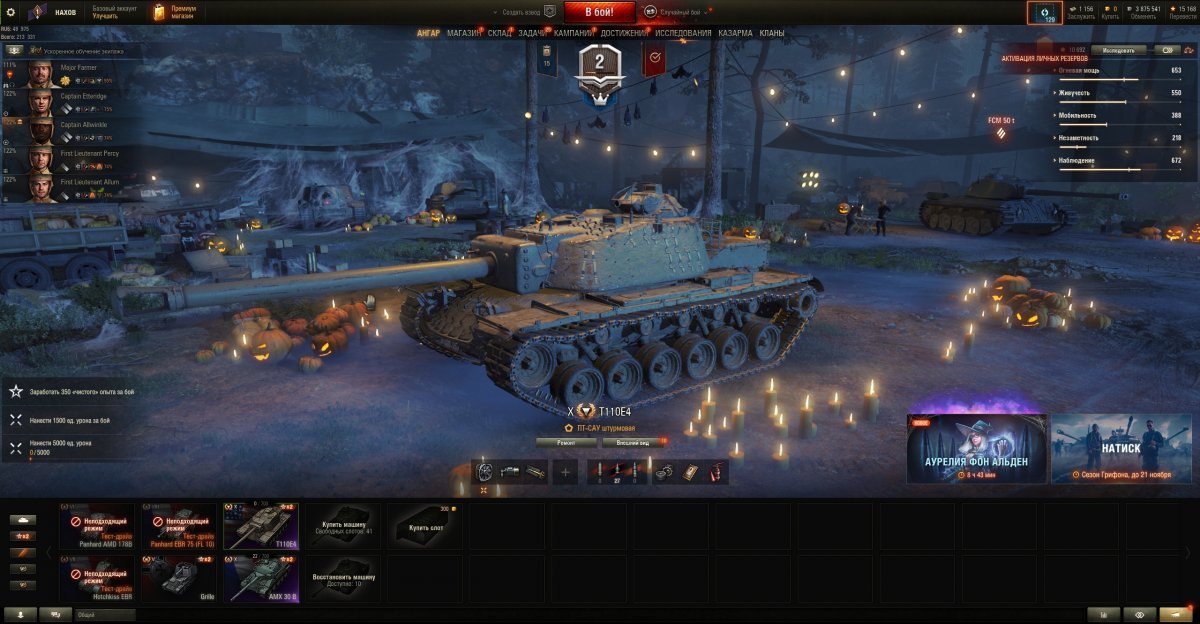Open the Магазин shop tab

pyautogui.click(x=463, y=33)
